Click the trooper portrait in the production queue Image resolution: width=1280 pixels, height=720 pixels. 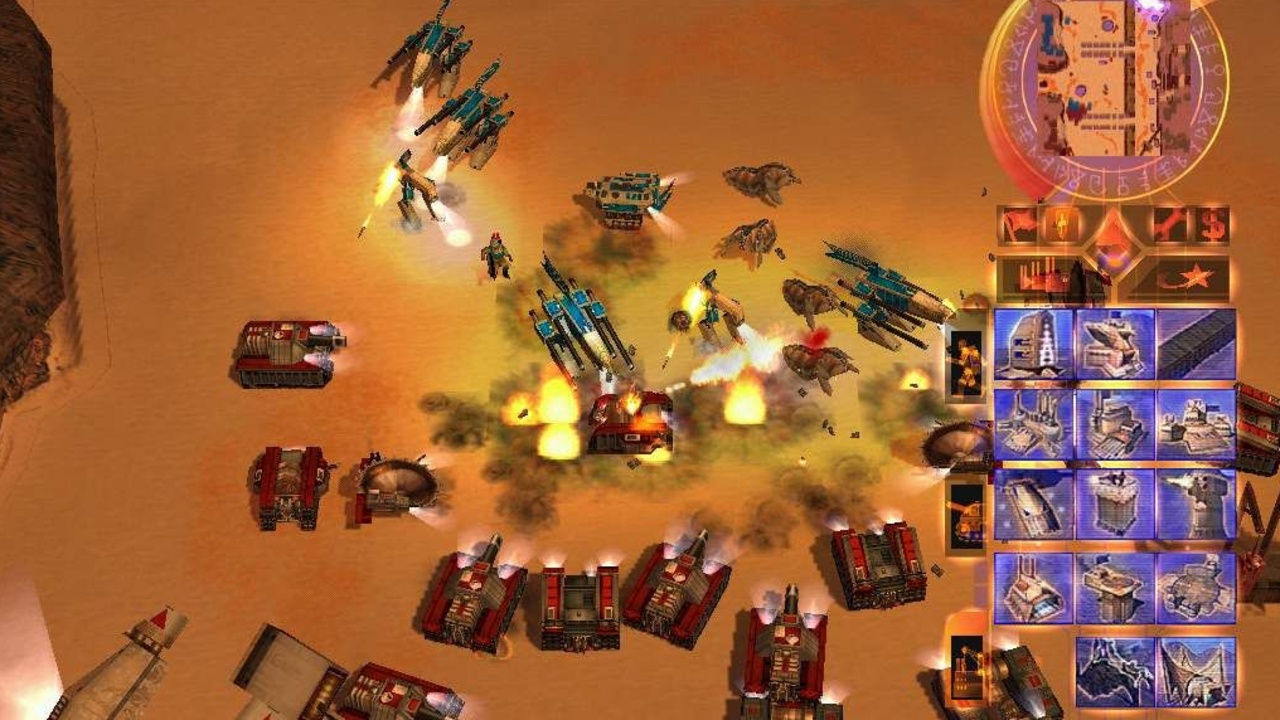point(965,360)
